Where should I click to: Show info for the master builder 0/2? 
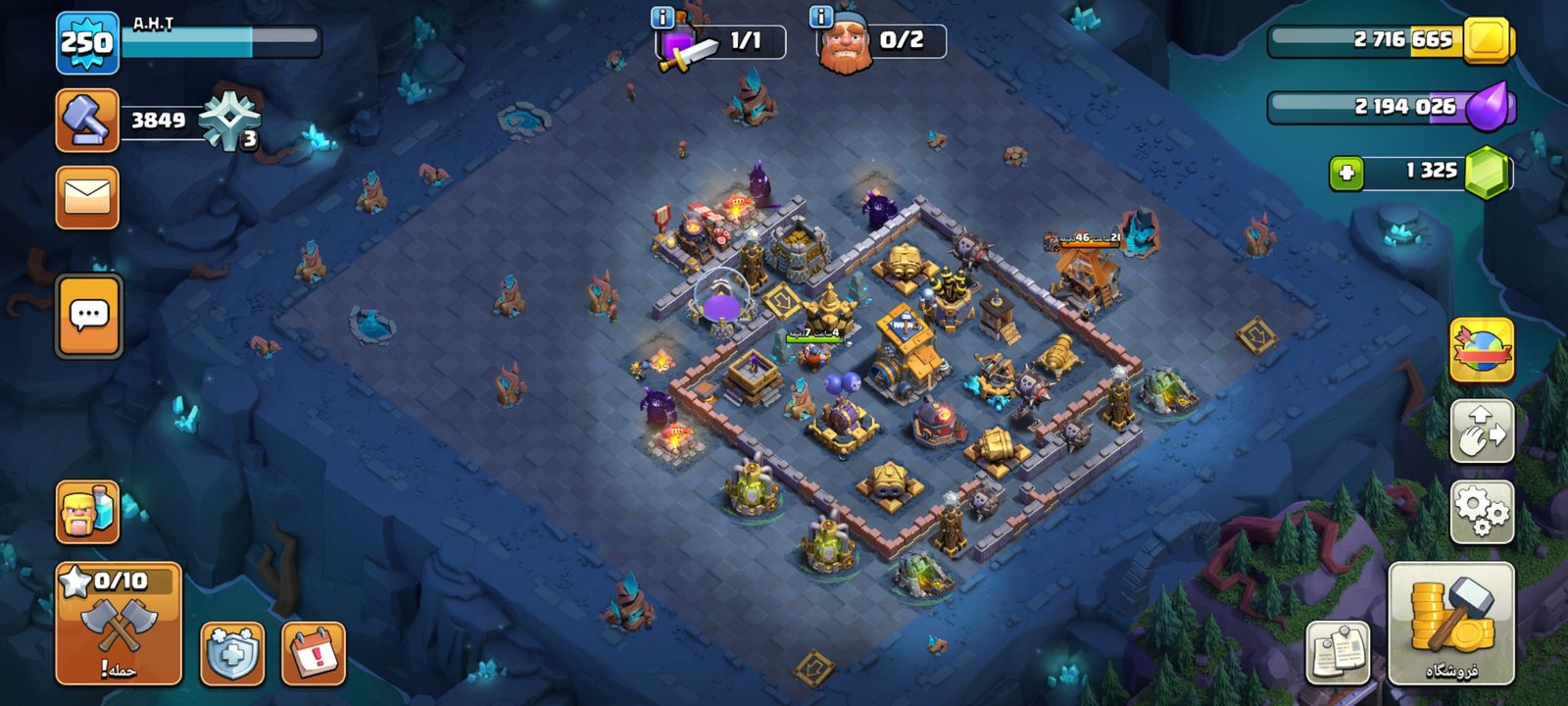point(821,17)
